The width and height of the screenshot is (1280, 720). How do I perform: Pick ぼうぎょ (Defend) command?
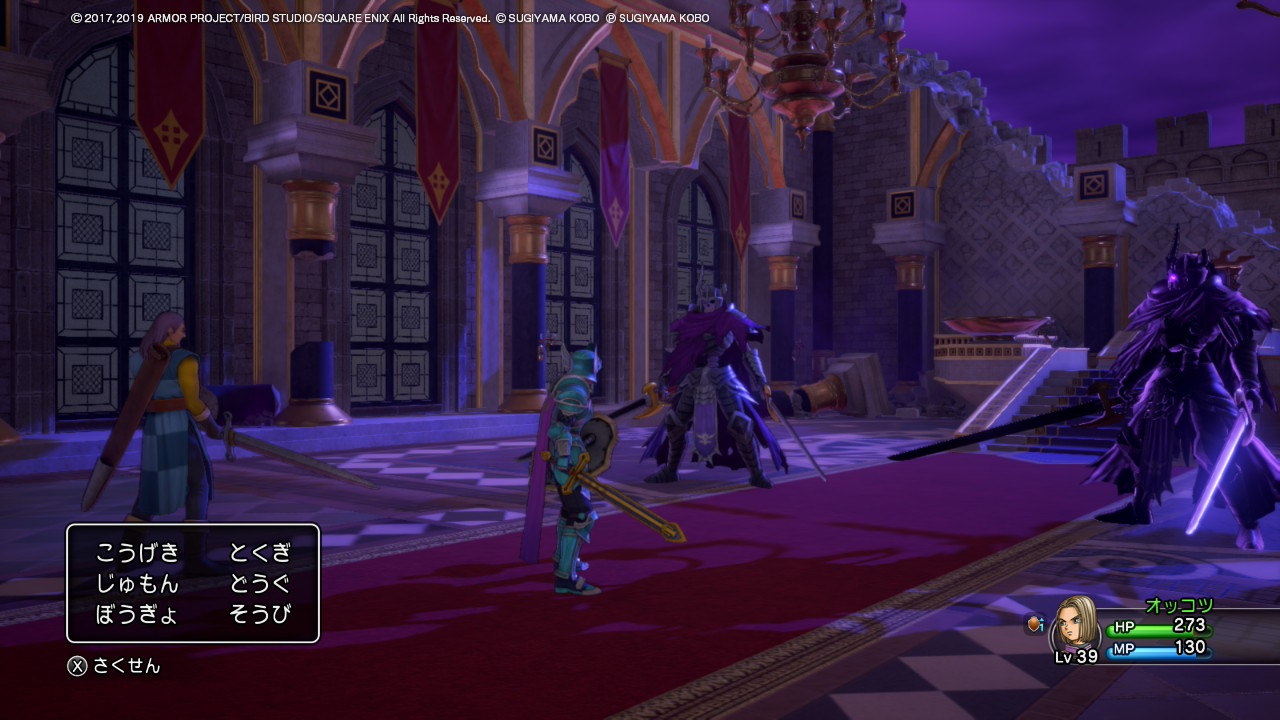(x=138, y=614)
